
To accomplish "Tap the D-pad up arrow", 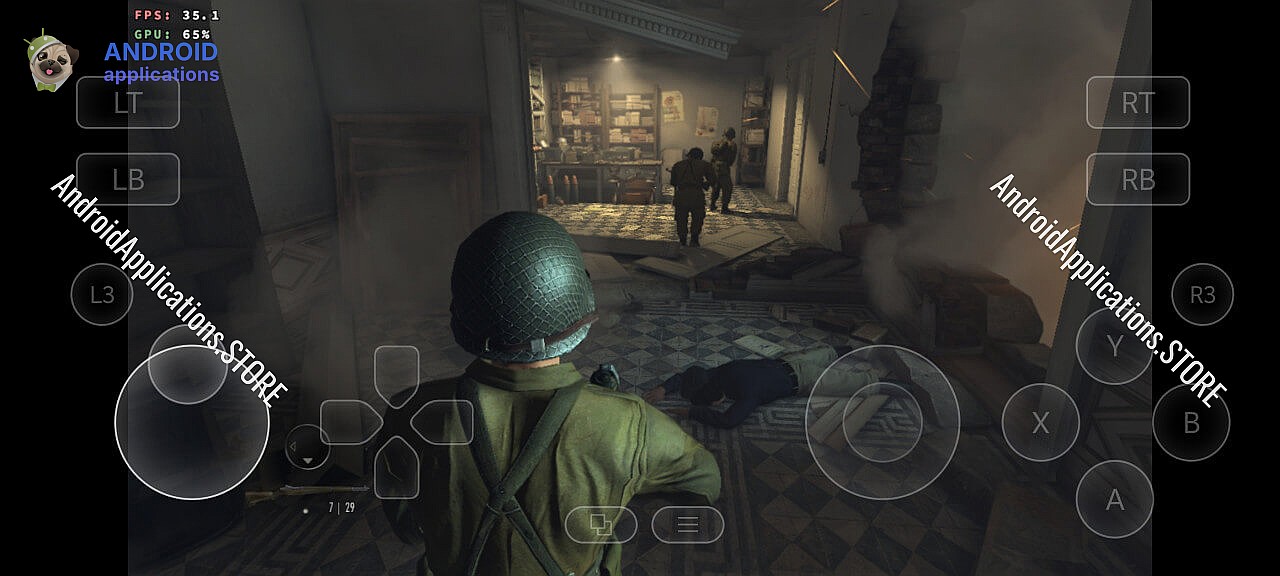I will pyautogui.click(x=396, y=374).
